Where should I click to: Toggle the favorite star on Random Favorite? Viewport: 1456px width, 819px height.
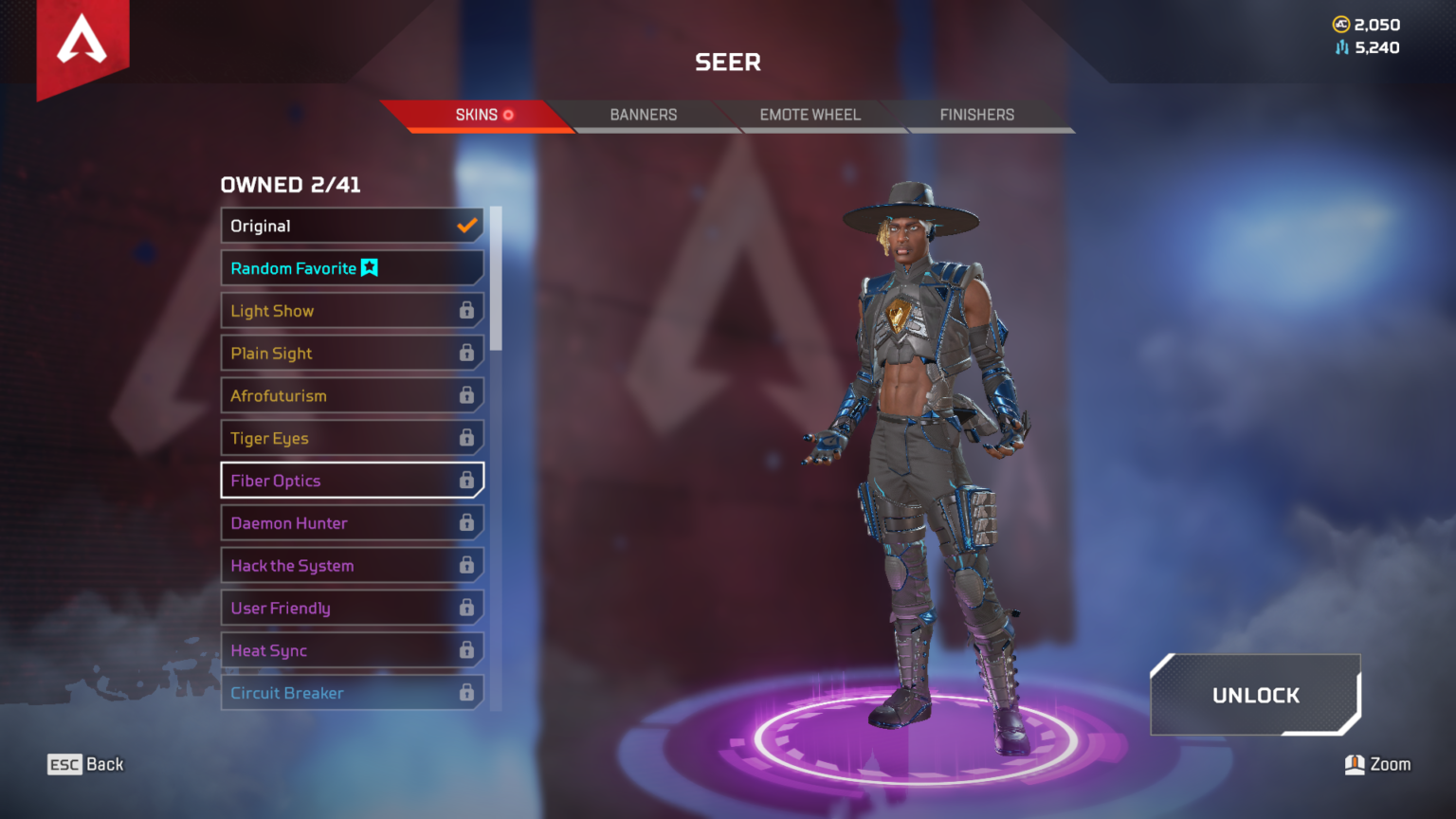[370, 267]
